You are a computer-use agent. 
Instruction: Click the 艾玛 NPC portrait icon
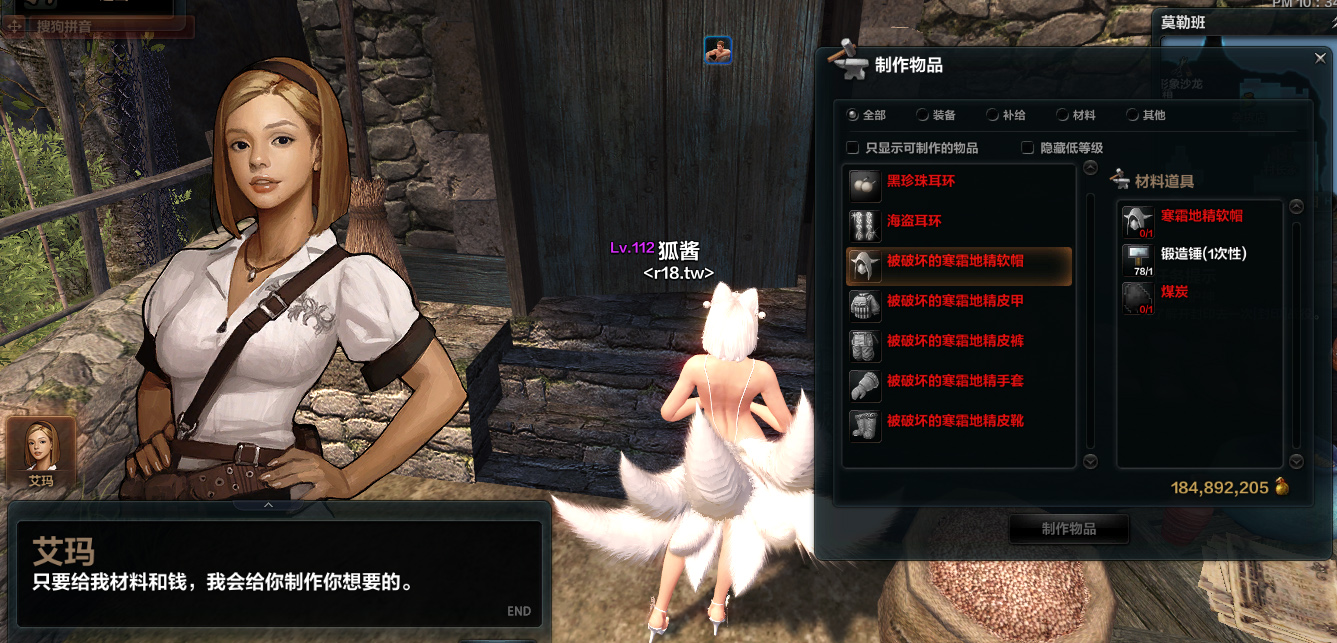click(42, 449)
